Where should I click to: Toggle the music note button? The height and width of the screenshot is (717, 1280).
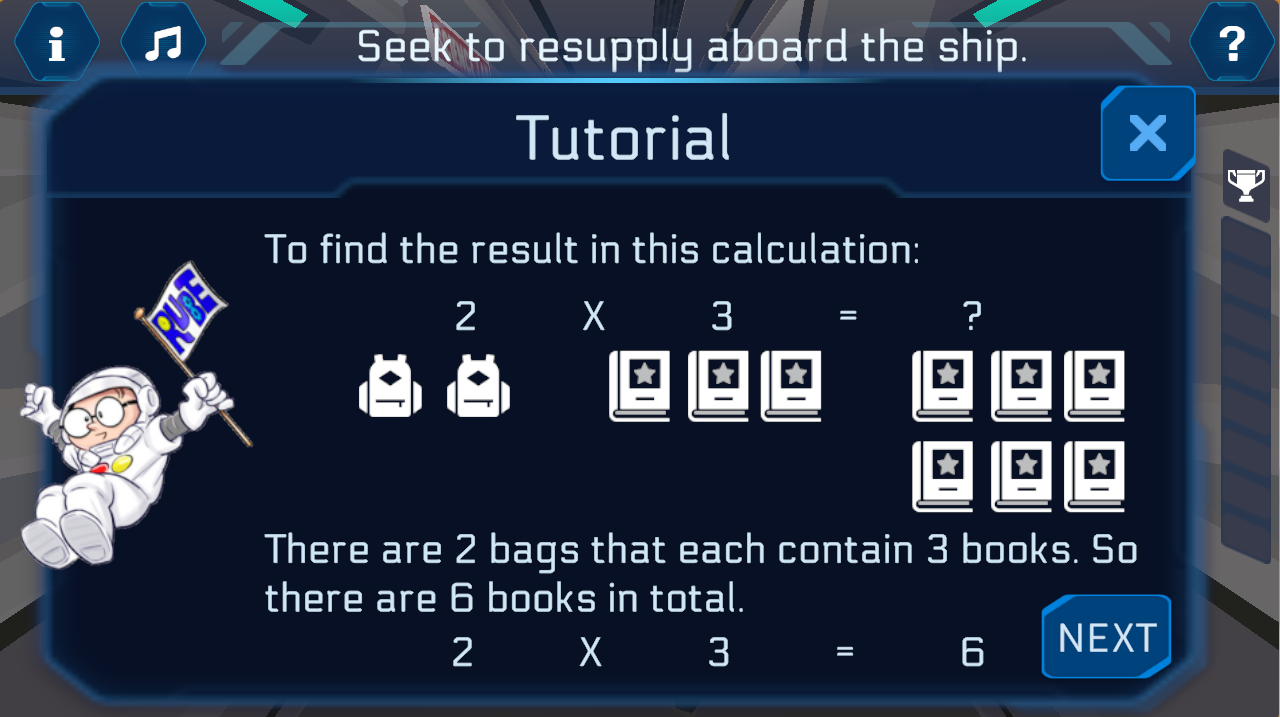[x=163, y=44]
